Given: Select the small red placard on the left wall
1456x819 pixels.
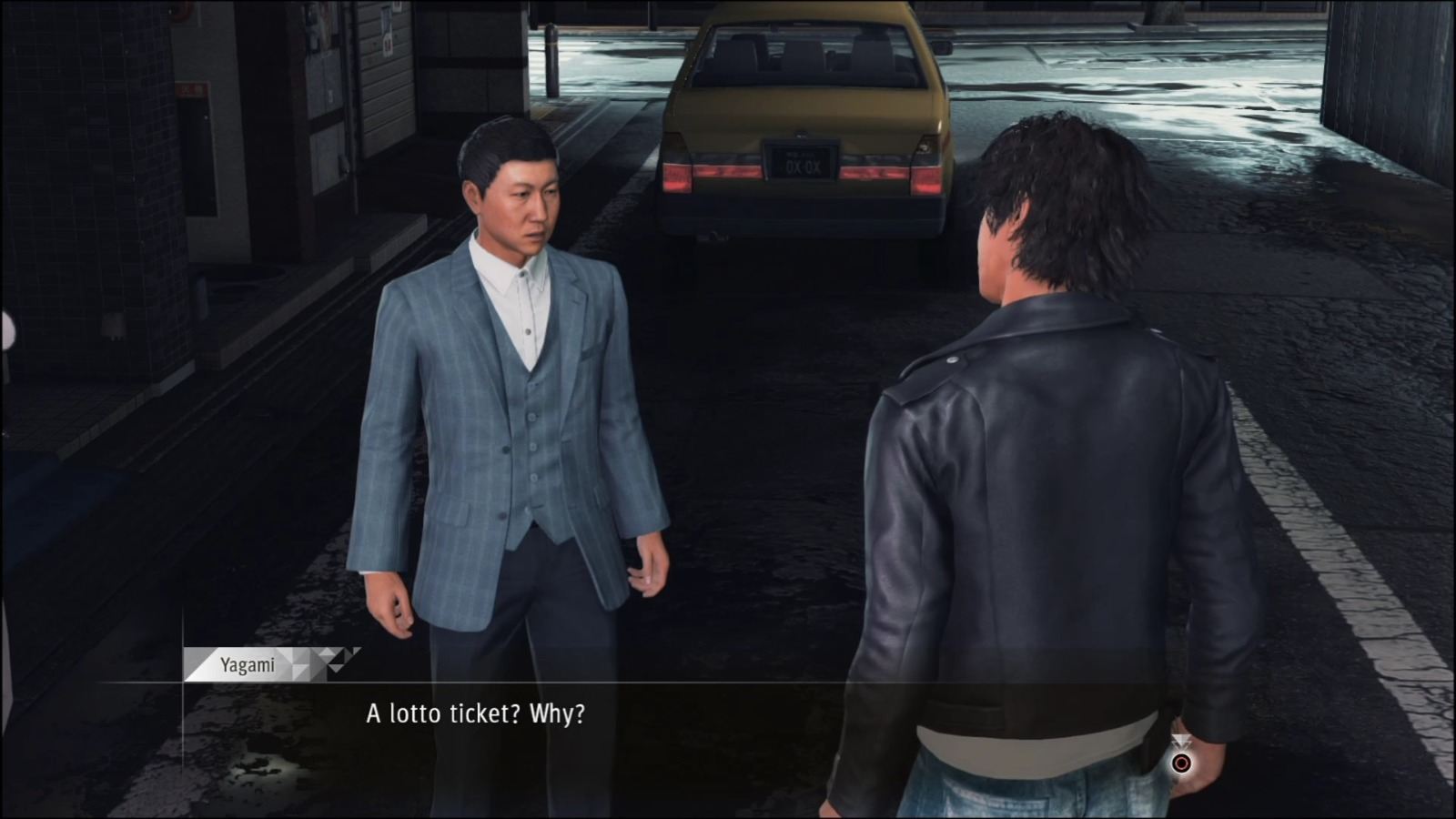Looking at the screenshot, I should pos(191,88).
